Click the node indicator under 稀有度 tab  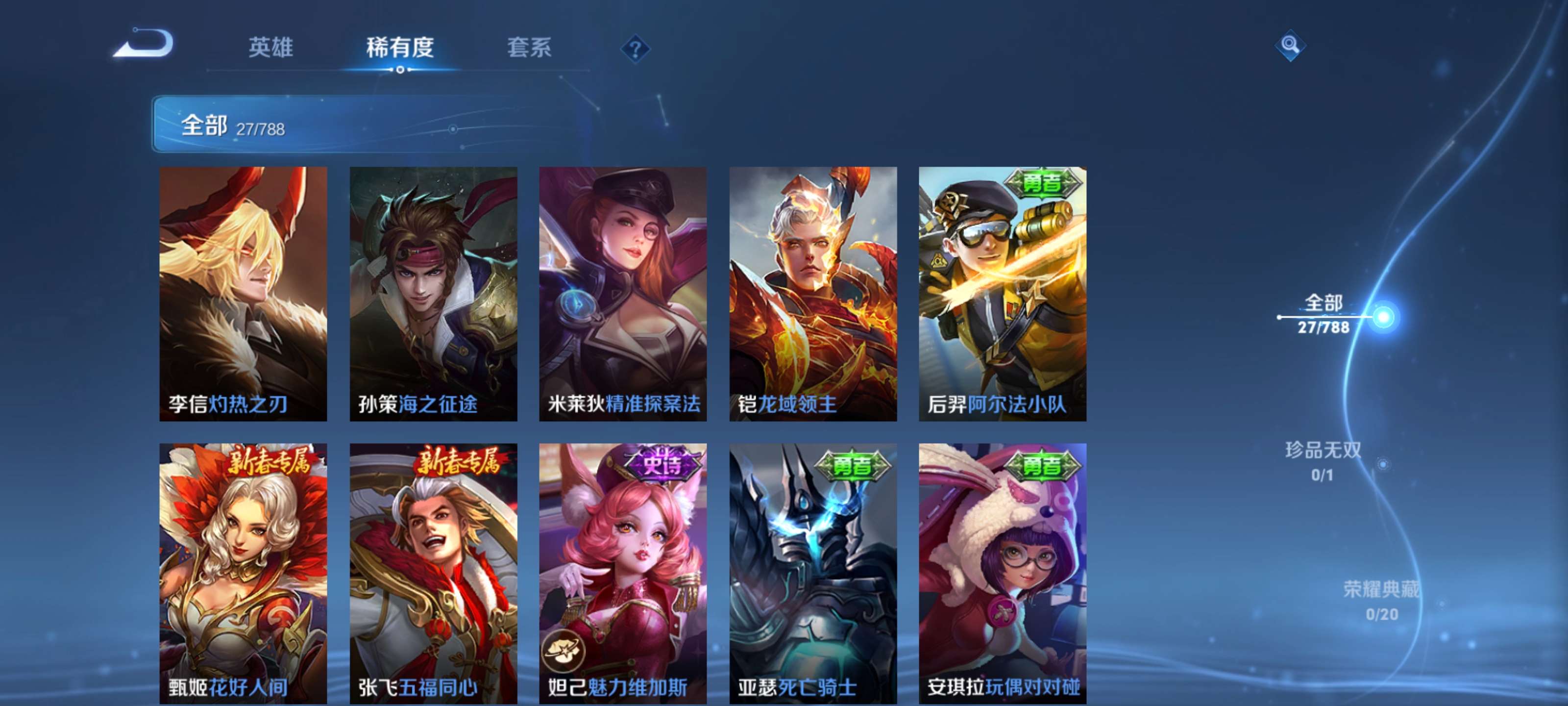(400, 69)
